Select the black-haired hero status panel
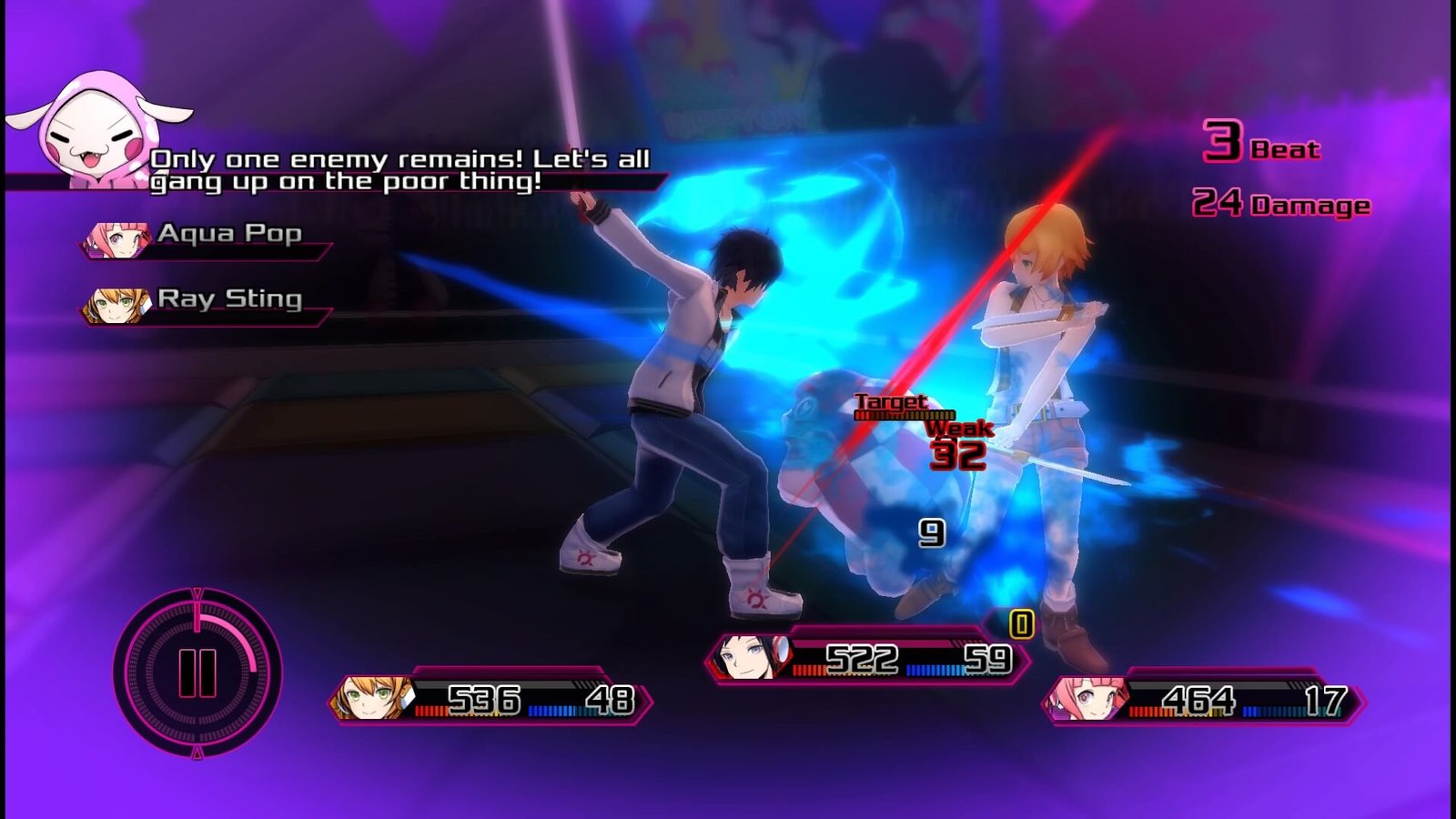1456x819 pixels. point(867,657)
